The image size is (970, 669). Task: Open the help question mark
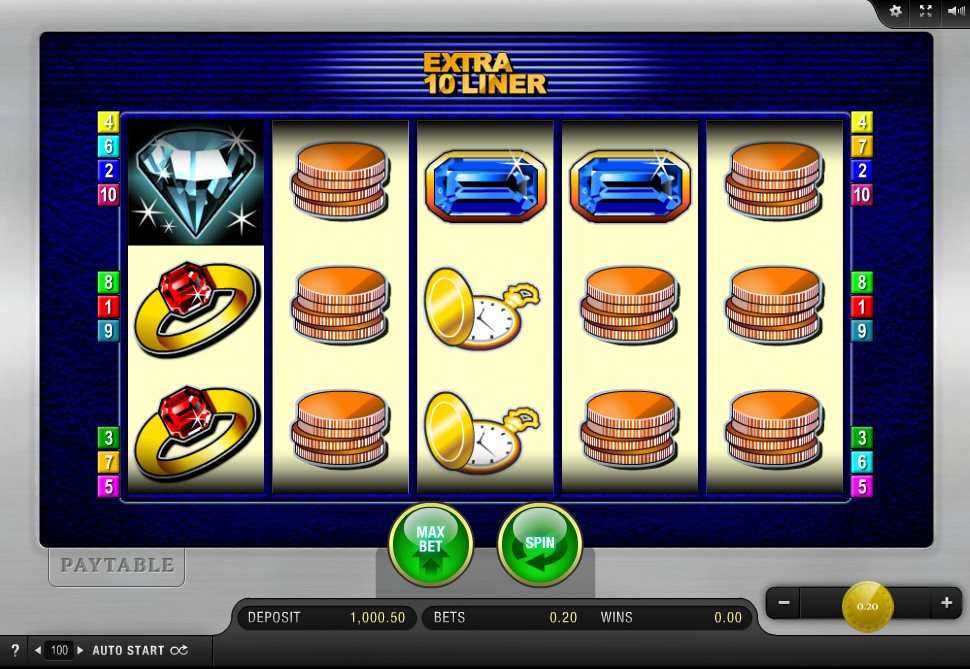(15, 650)
